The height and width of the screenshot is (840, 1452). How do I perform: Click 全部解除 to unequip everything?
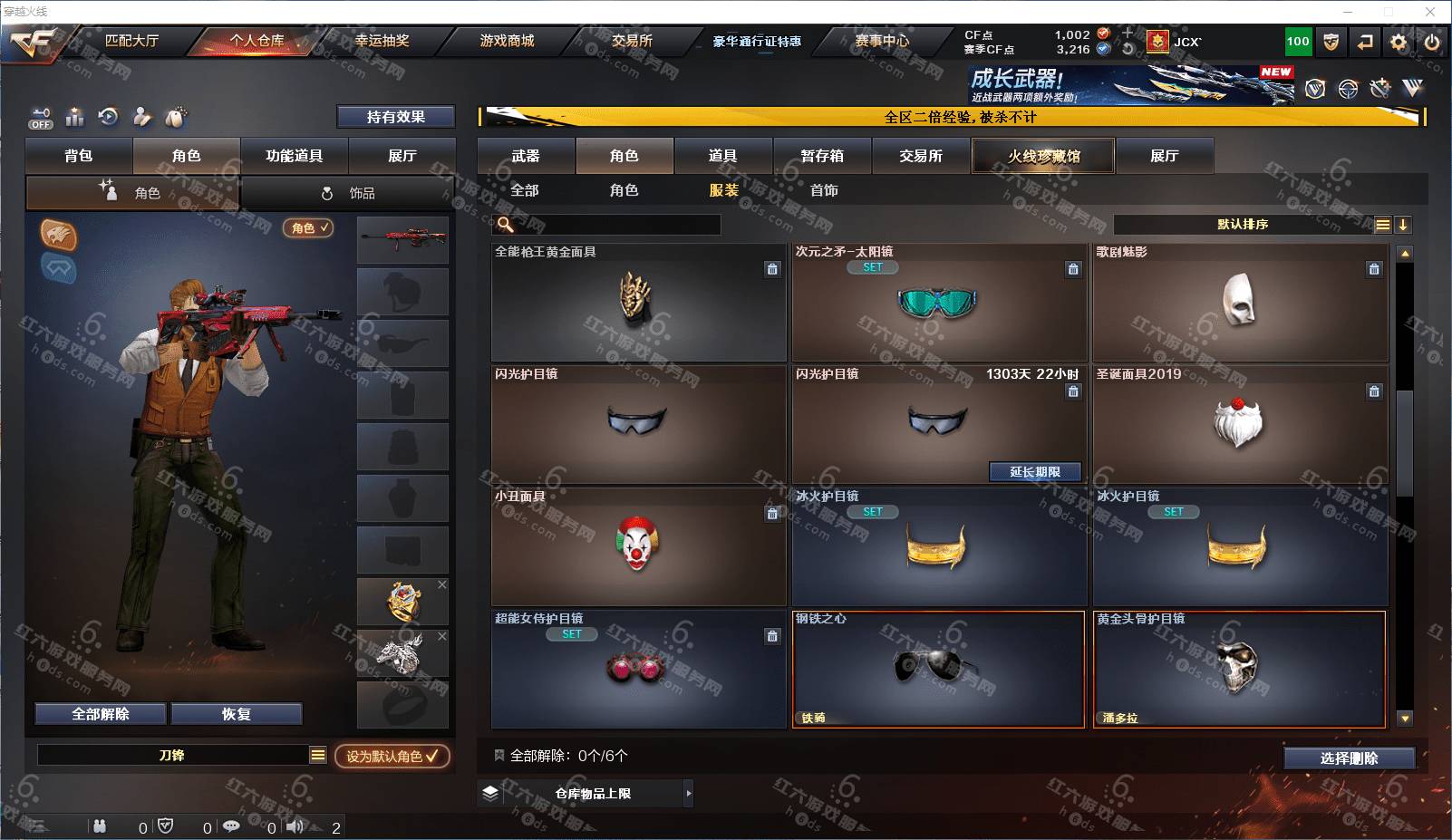click(101, 714)
